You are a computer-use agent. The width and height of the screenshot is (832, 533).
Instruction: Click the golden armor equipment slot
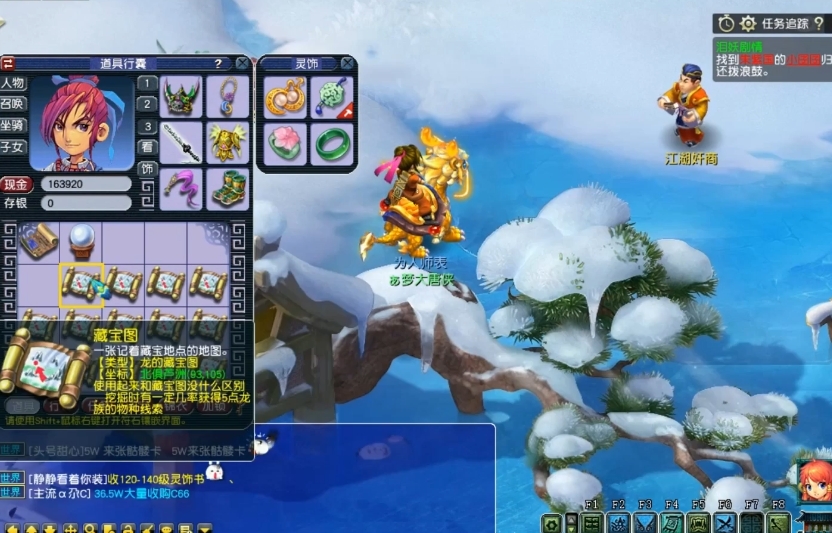coord(228,142)
